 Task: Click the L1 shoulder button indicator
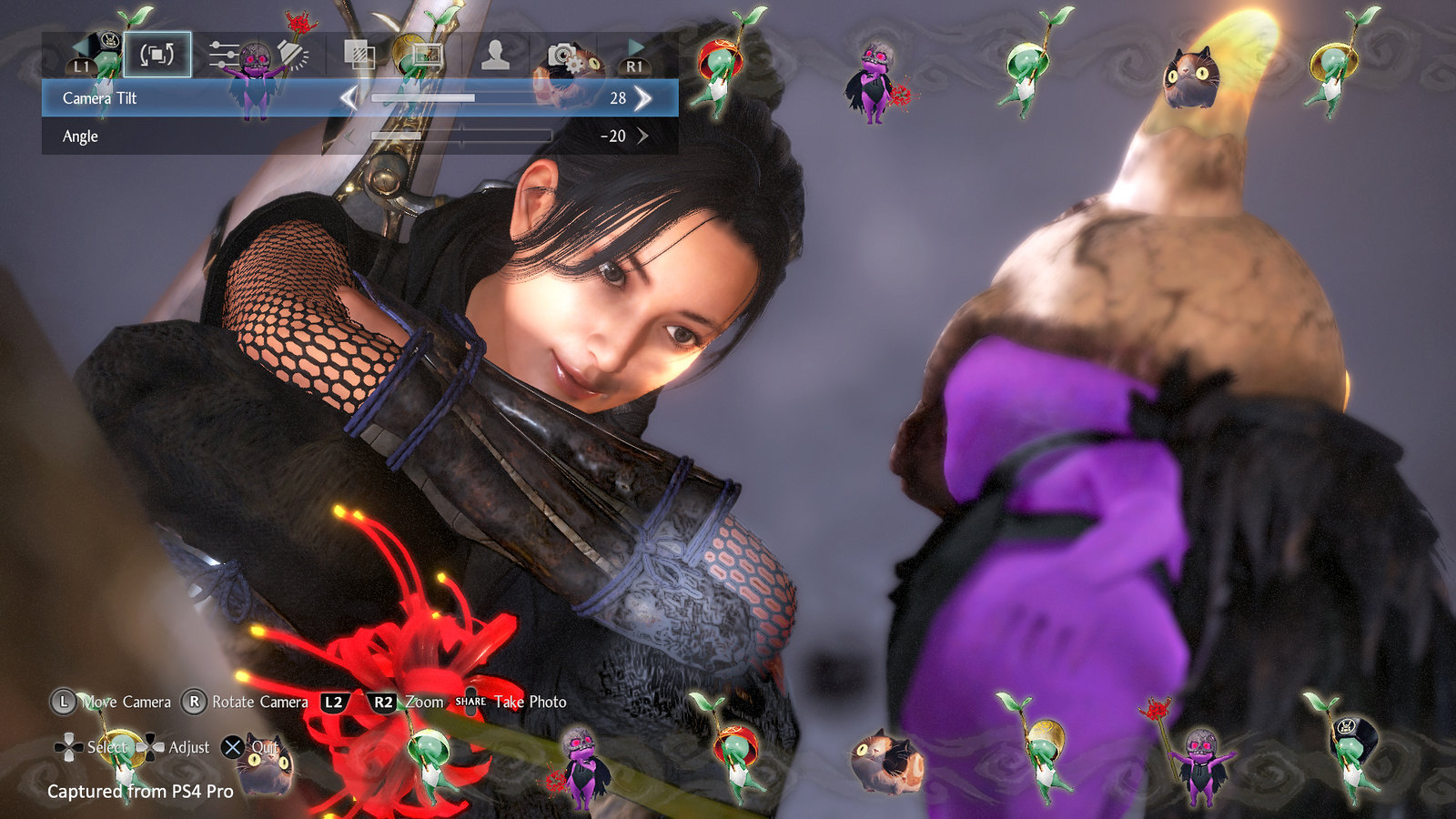point(82,66)
